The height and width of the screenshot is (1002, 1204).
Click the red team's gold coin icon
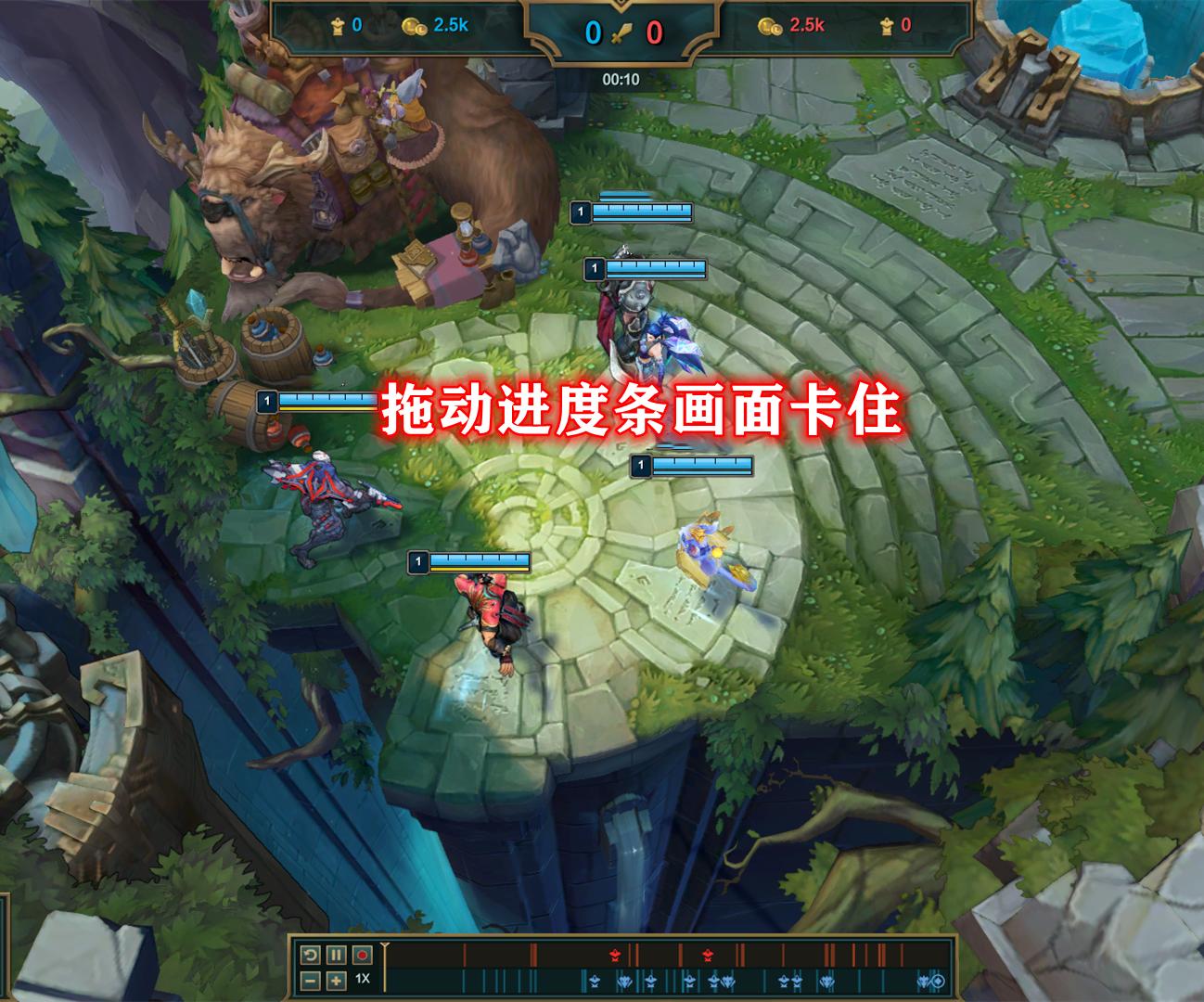[x=769, y=26]
